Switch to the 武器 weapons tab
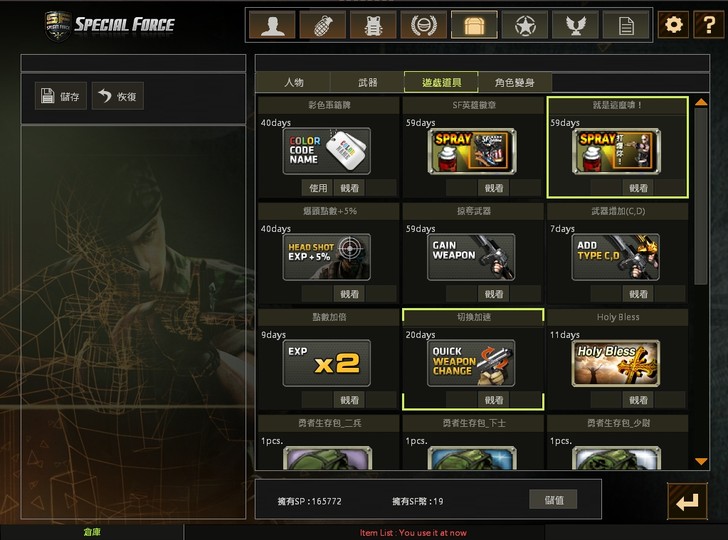The image size is (728, 540). pyautogui.click(x=368, y=82)
